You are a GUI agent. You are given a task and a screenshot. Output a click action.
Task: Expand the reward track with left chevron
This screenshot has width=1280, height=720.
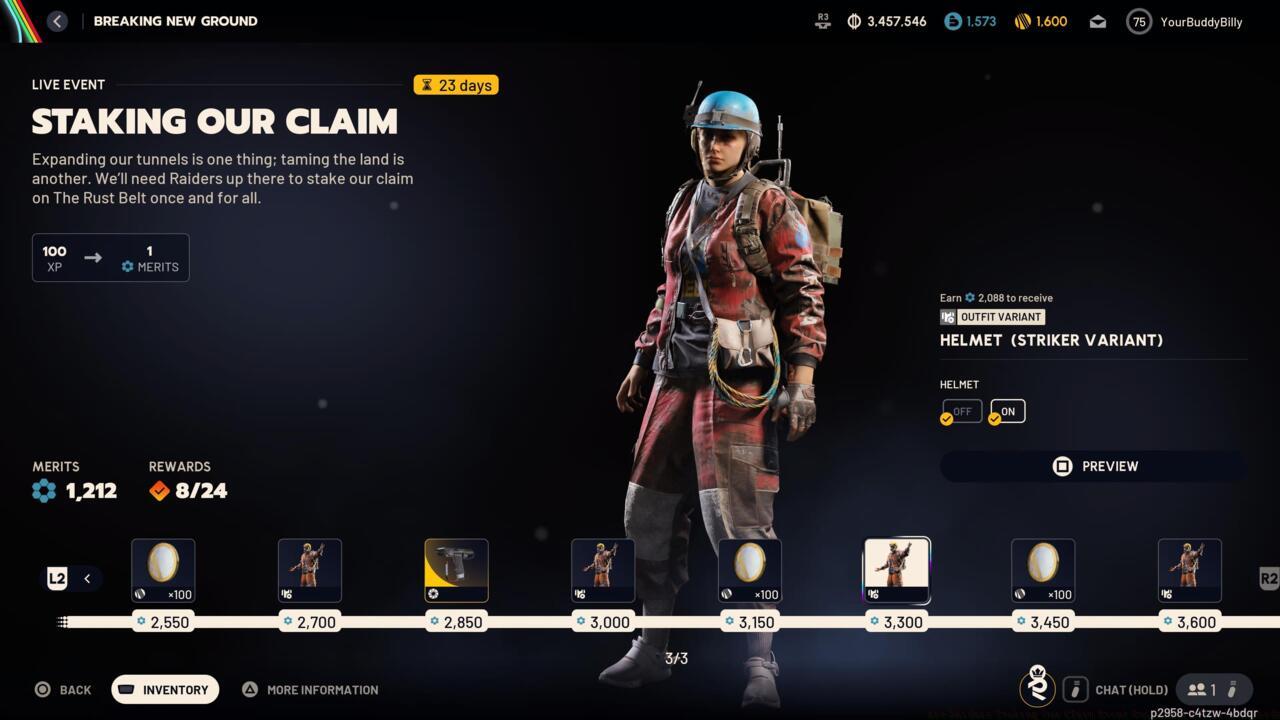87,578
